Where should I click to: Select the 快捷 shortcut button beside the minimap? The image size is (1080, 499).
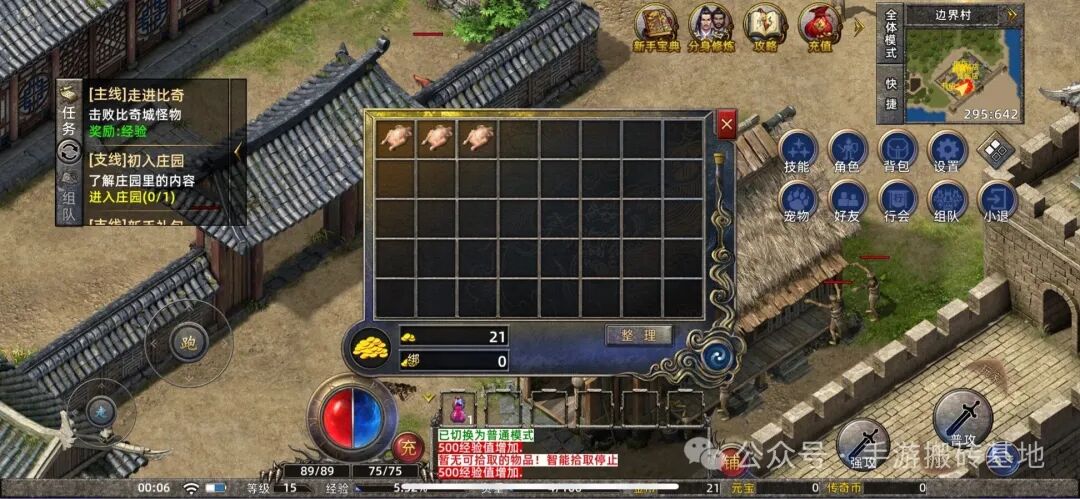(x=890, y=94)
